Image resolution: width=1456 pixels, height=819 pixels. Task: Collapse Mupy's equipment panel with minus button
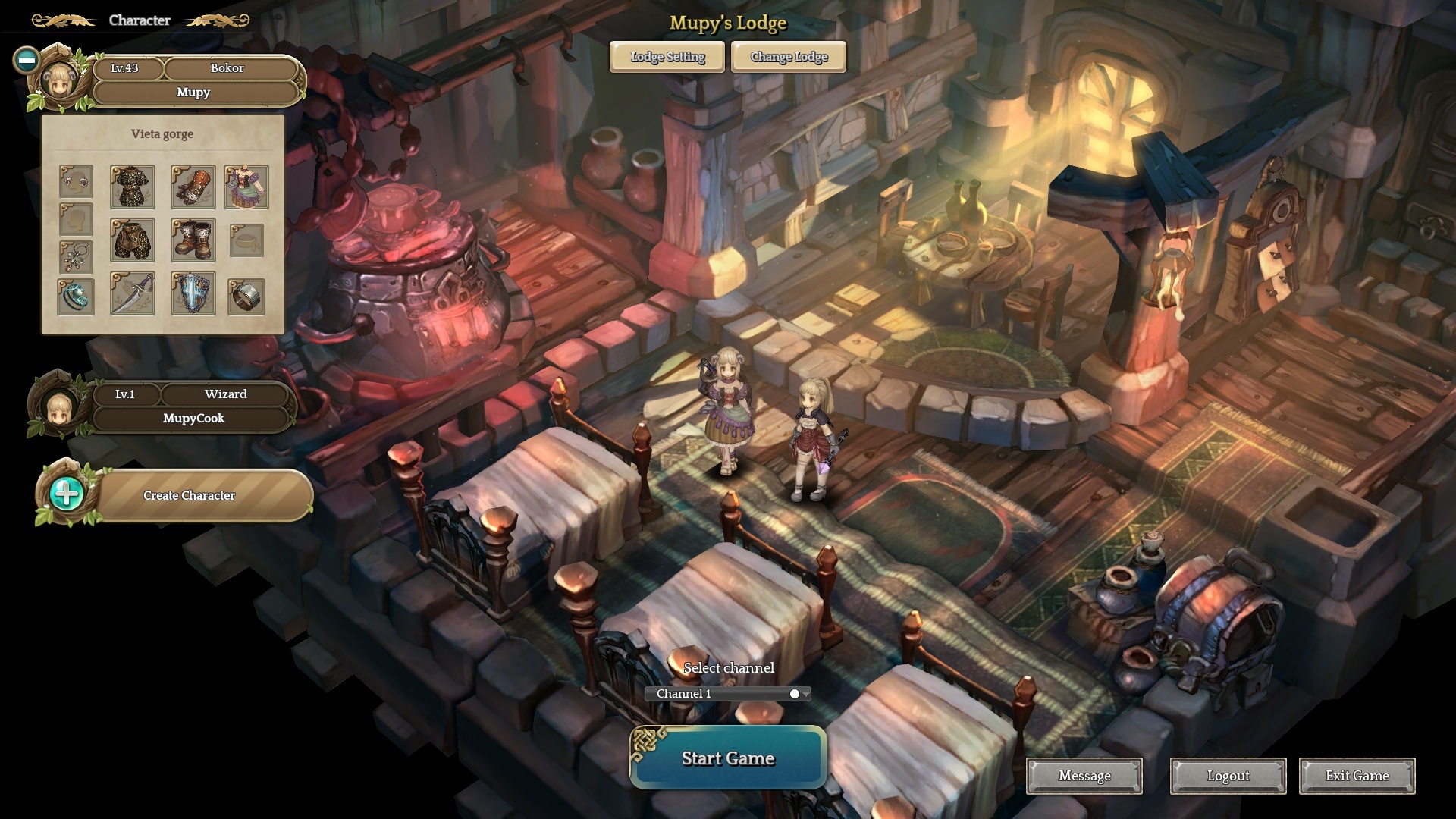27,60
